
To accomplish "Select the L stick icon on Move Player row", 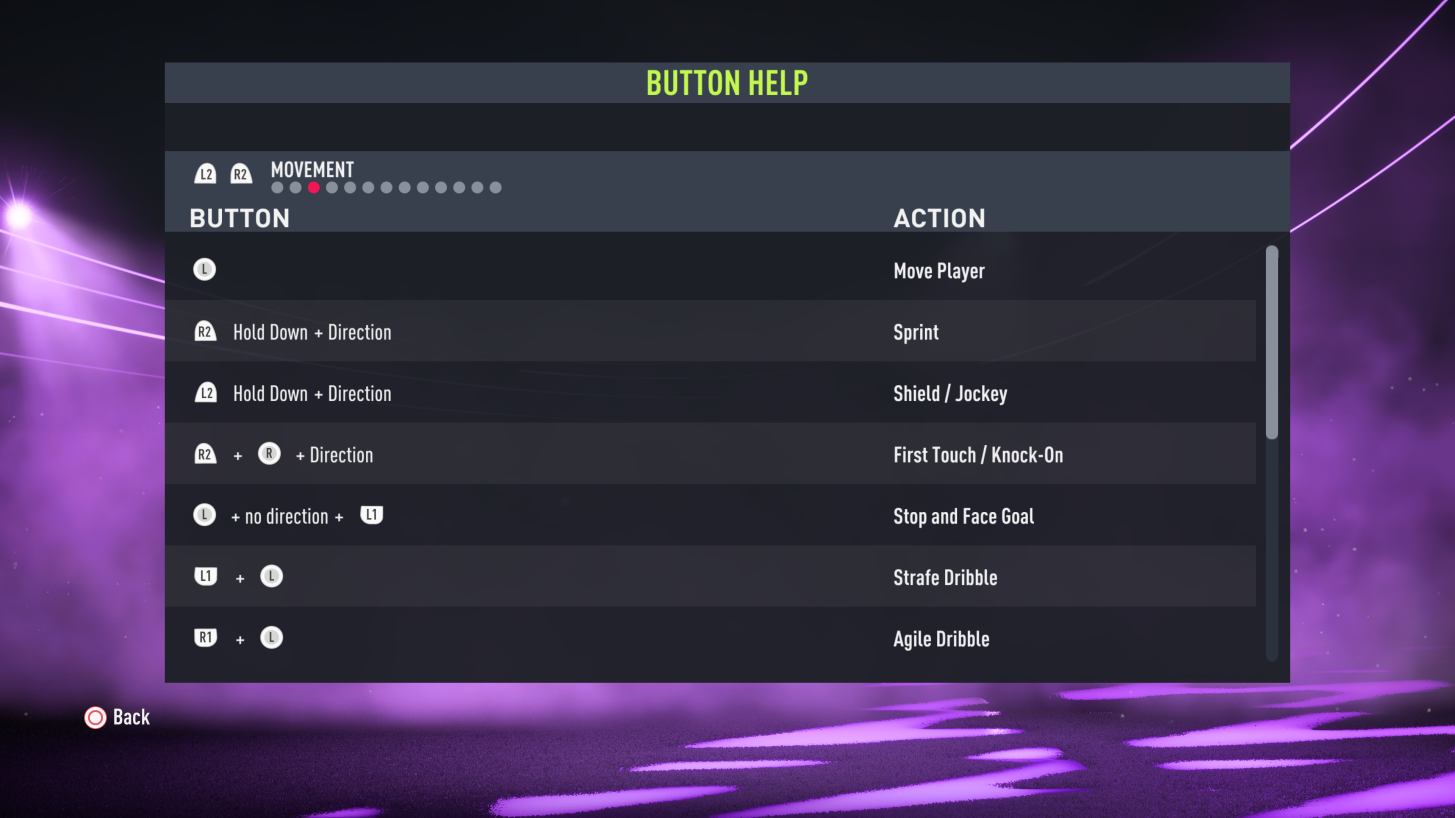I will pyautogui.click(x=205, y=268).
